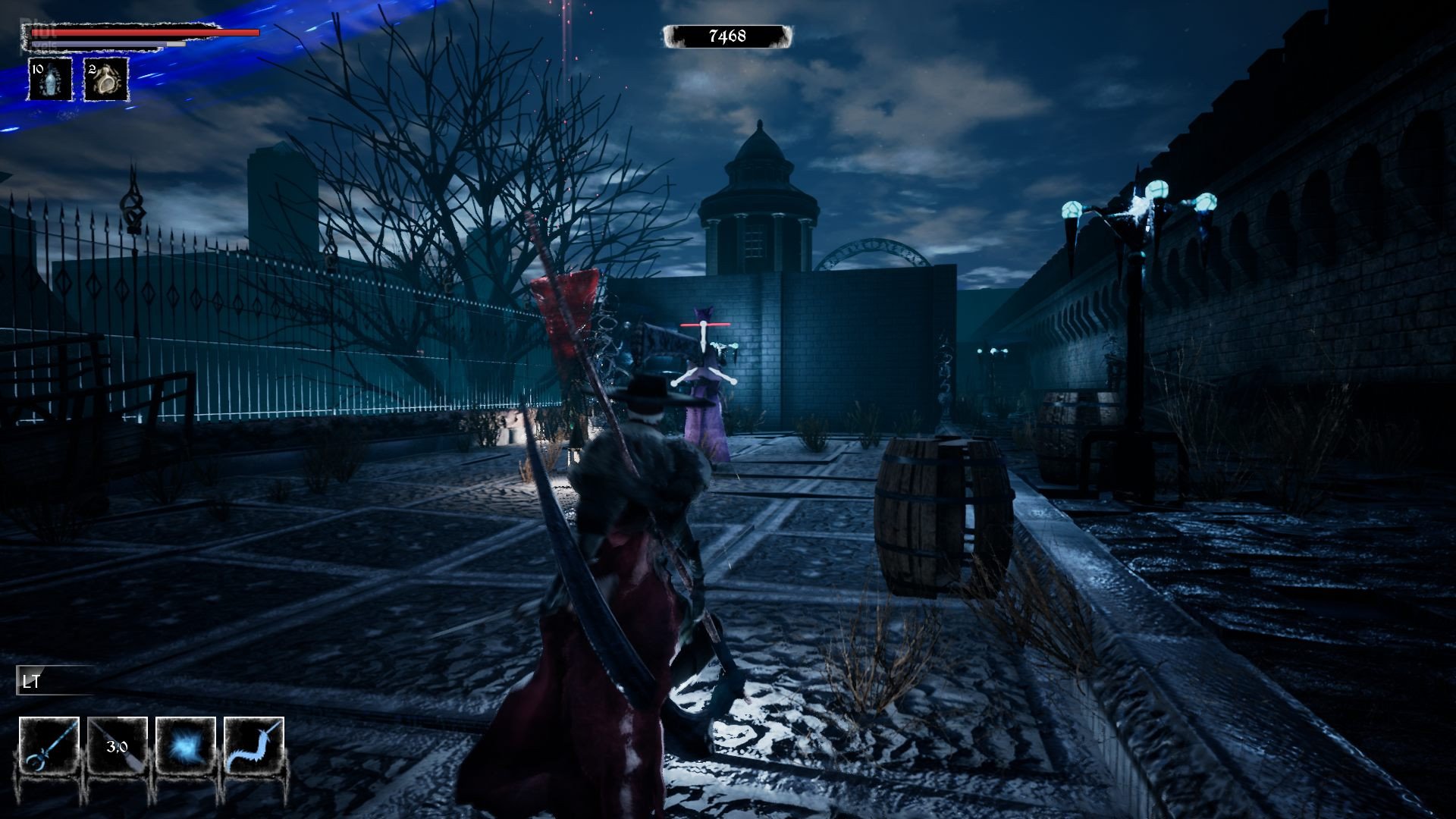The width and height of the screenshot is (1456, 819).
Task: Use the blue vial consumable slot
Action: (50, 80)
